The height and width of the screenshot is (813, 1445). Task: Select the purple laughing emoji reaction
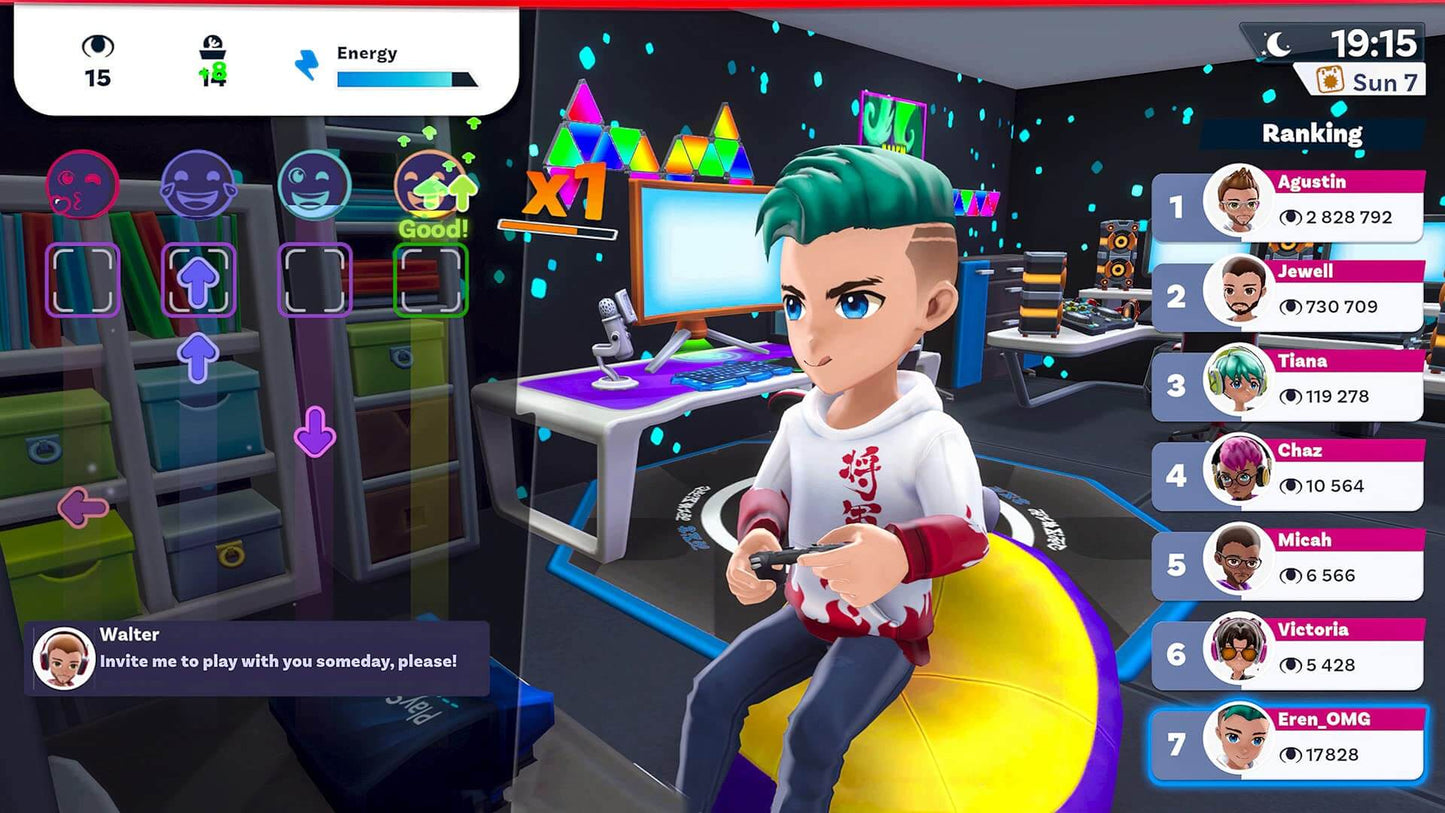[x=199, y=183]
